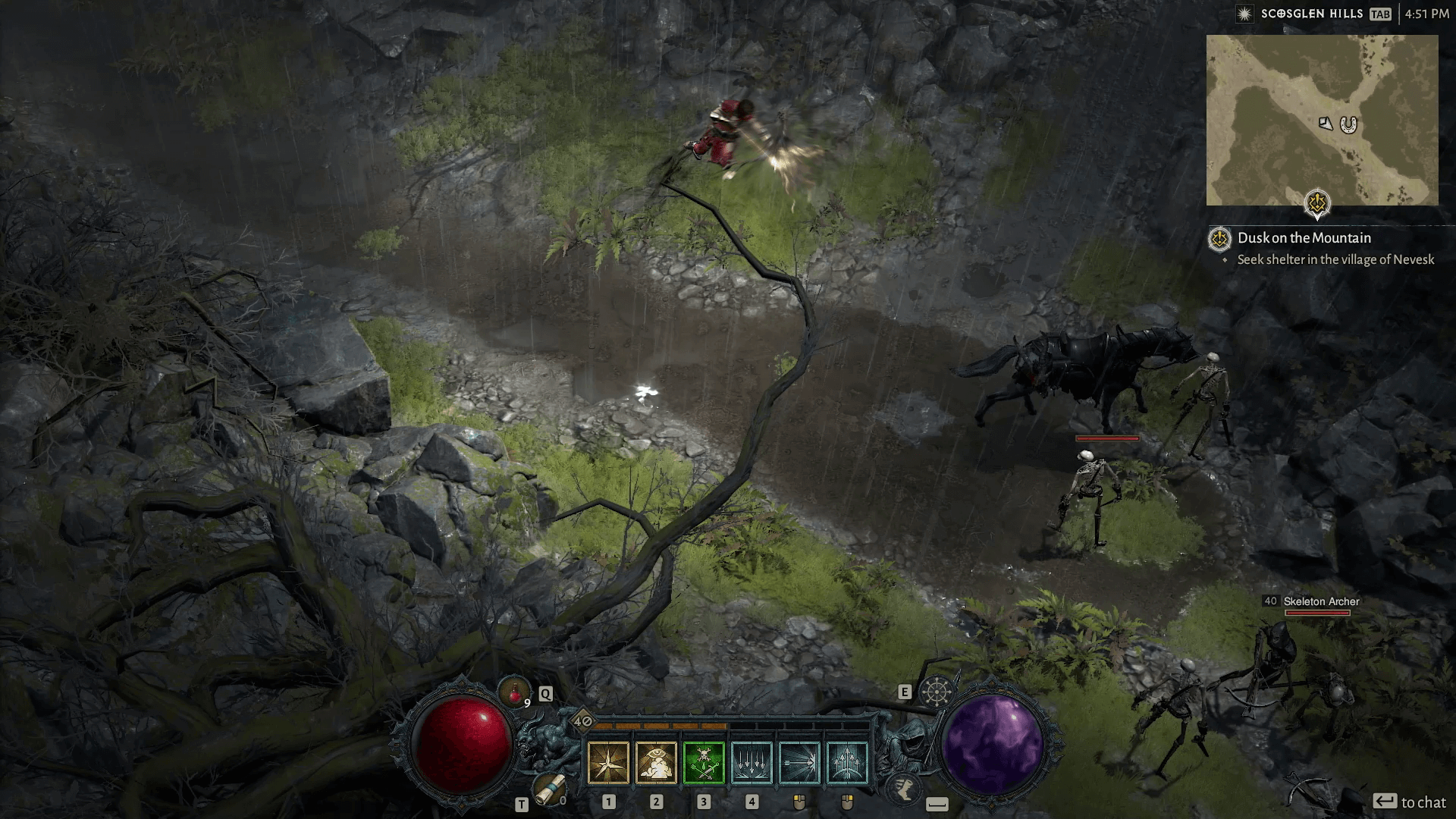Click the Scosglen Hills location title
The height and width of the screenshot is (819, 1456).
click(1312, 14)
